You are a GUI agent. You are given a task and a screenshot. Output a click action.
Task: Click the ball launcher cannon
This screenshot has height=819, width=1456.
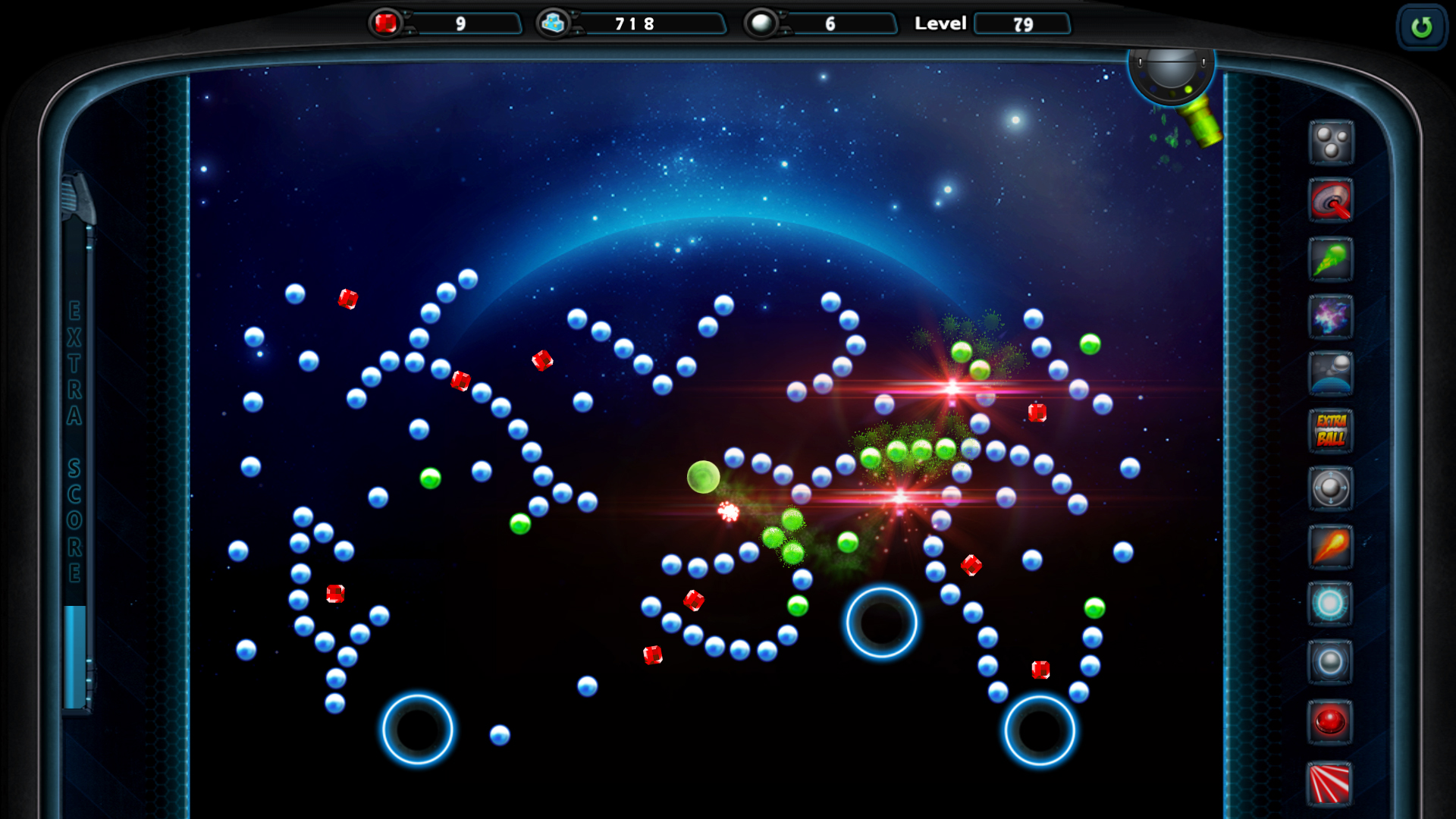point(1172,76)
